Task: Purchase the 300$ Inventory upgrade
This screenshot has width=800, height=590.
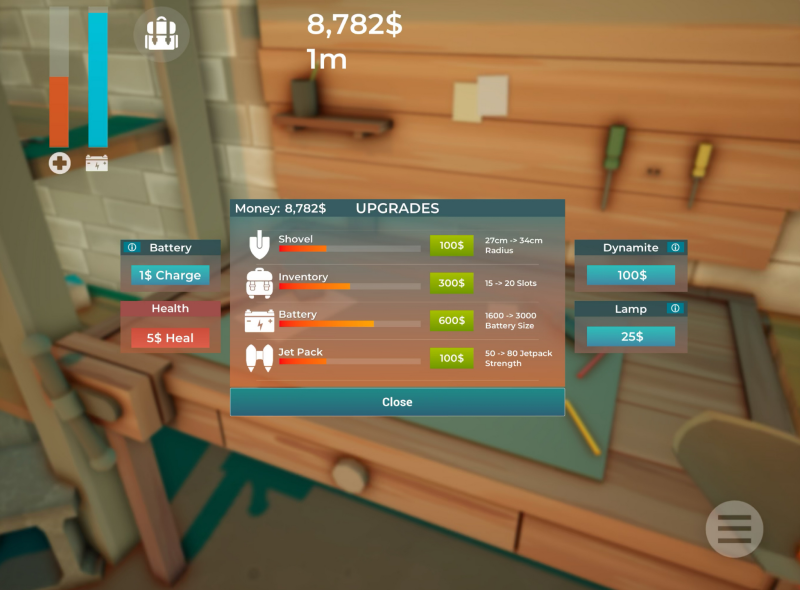Action: 452,283
